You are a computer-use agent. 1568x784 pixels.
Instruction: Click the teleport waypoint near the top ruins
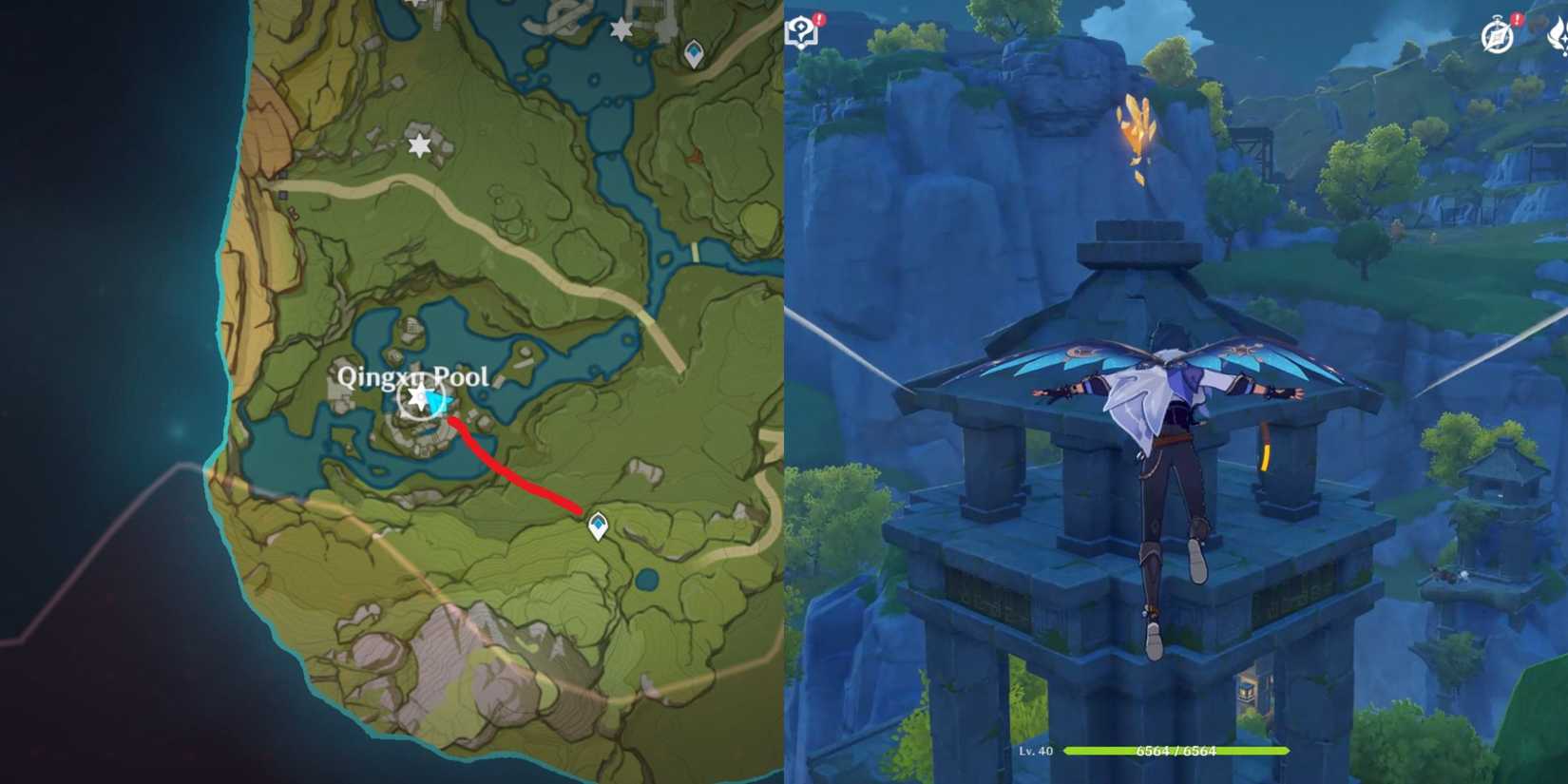coord(693,54)
